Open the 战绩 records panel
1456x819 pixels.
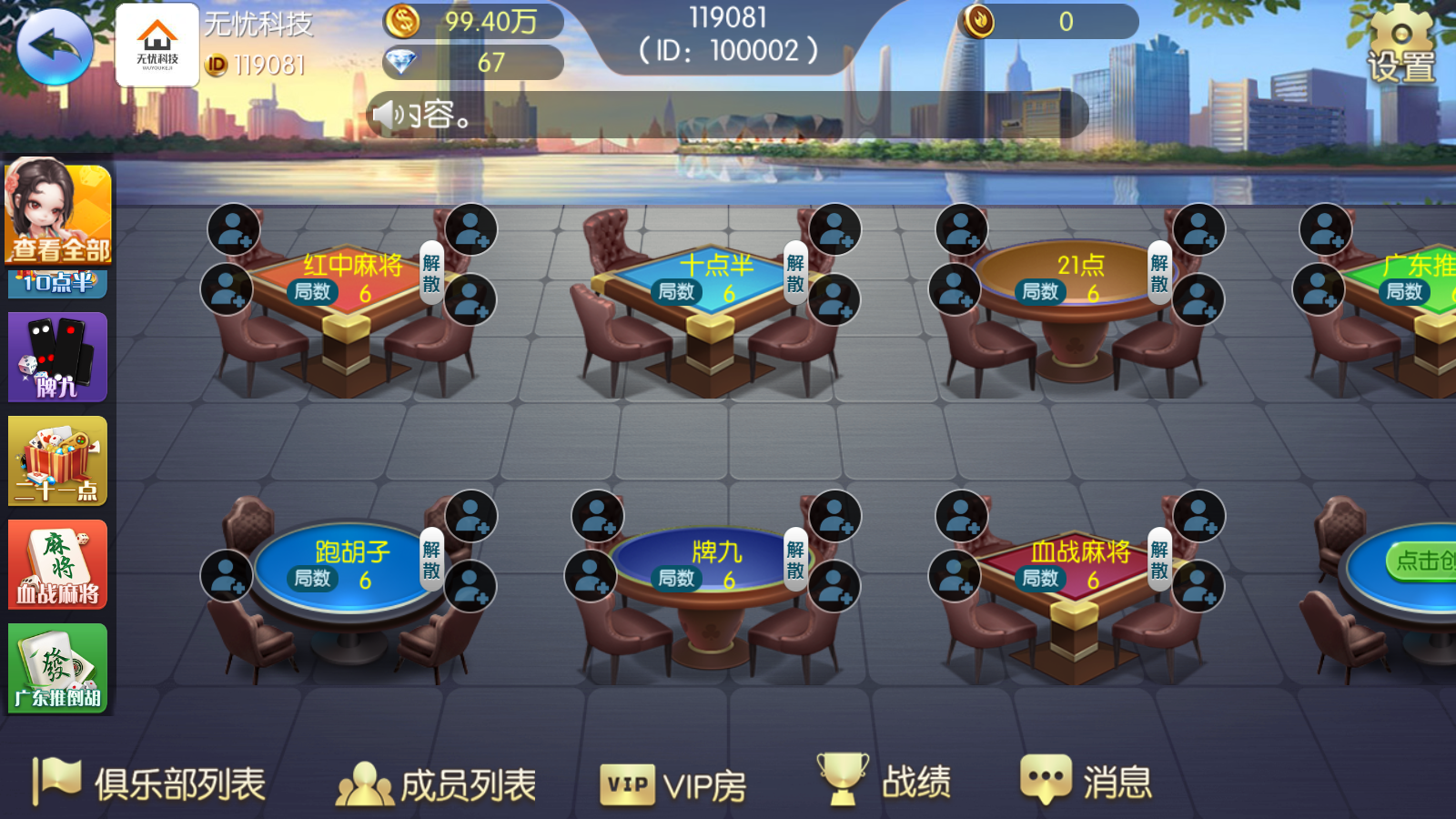[x=887, y=780]
